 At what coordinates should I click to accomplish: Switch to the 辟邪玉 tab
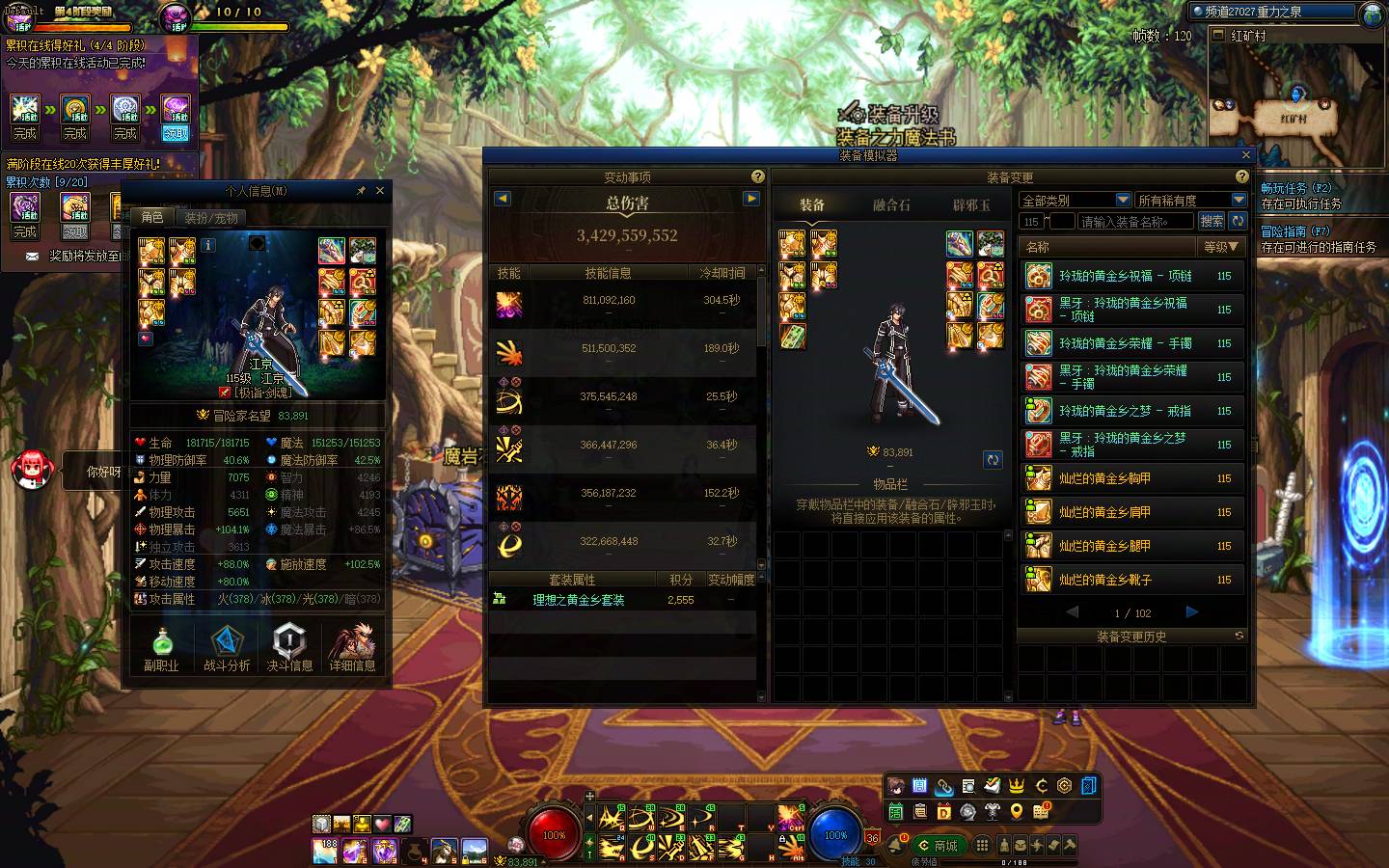click(971, 204)
